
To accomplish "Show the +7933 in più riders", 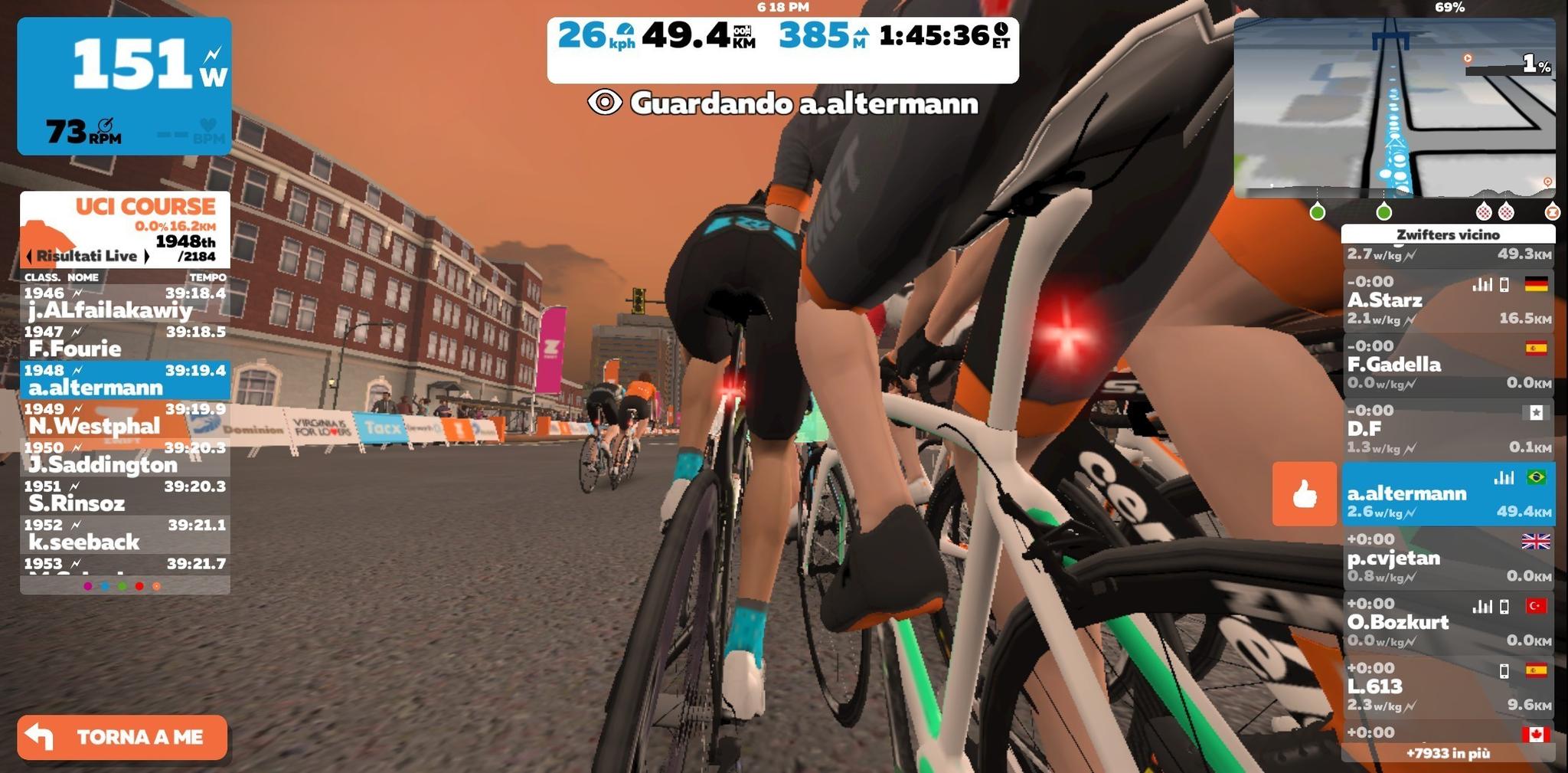I will [x=1447, y=753].
